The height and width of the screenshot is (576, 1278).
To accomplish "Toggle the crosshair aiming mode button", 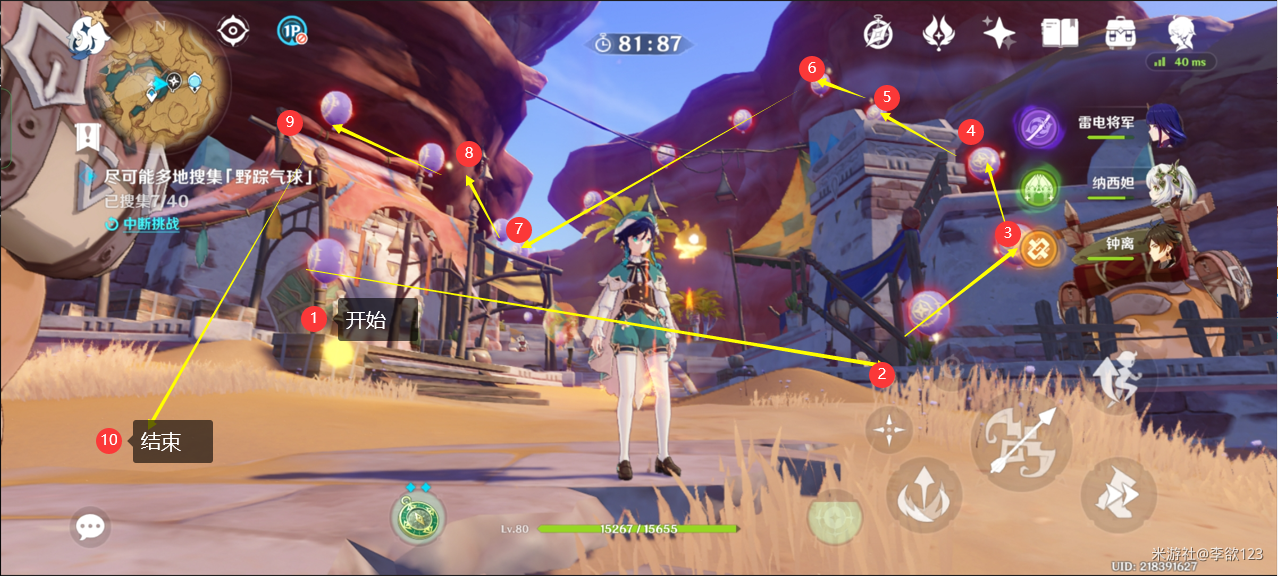I will [889, 431].
